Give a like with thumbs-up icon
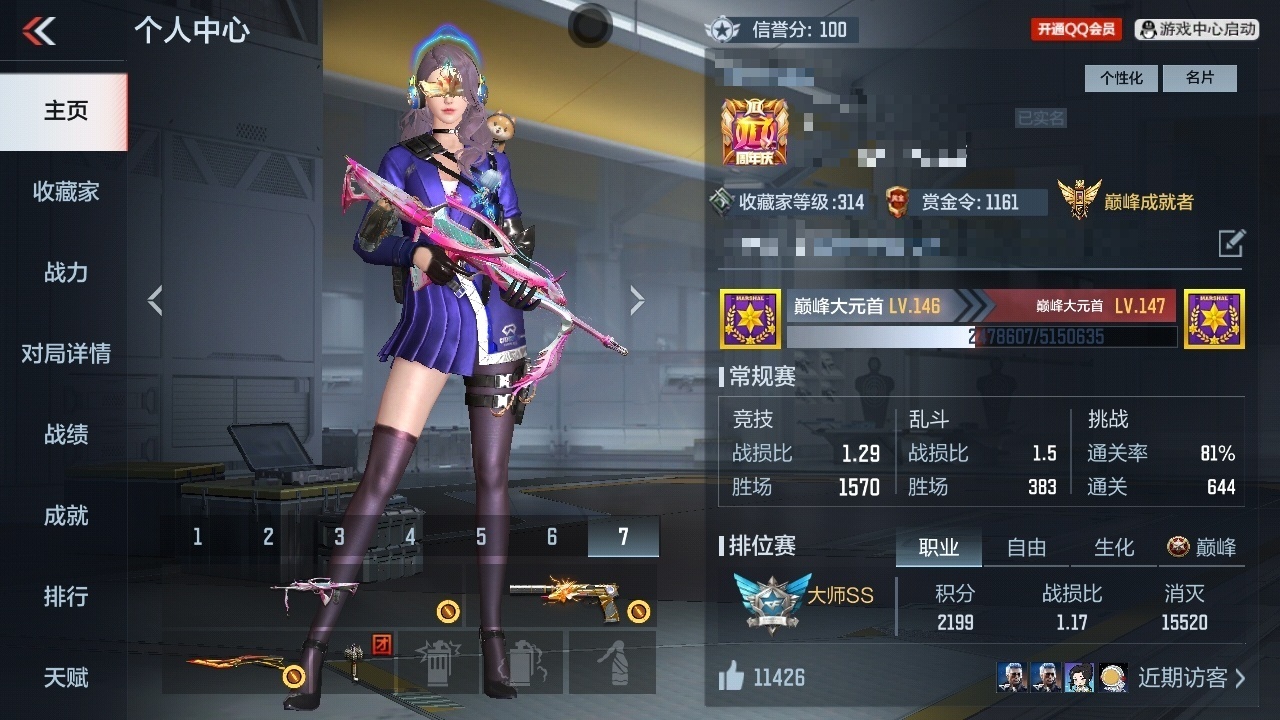This screenshot has height=720, width=1280. pos(732,677)
